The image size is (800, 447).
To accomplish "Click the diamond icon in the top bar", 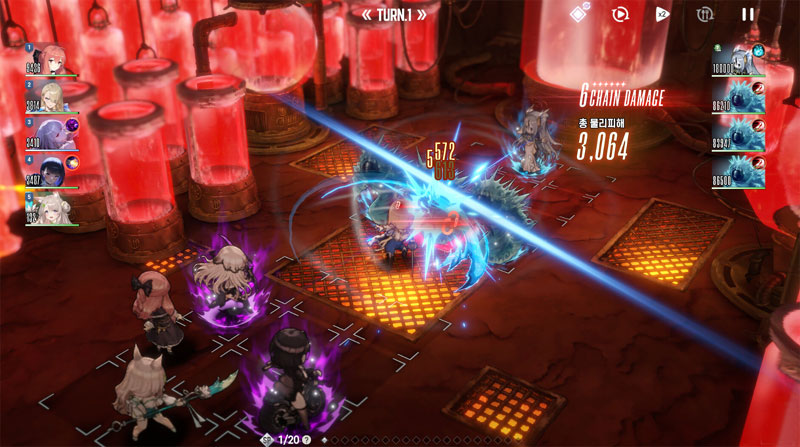I will (578, 14).
